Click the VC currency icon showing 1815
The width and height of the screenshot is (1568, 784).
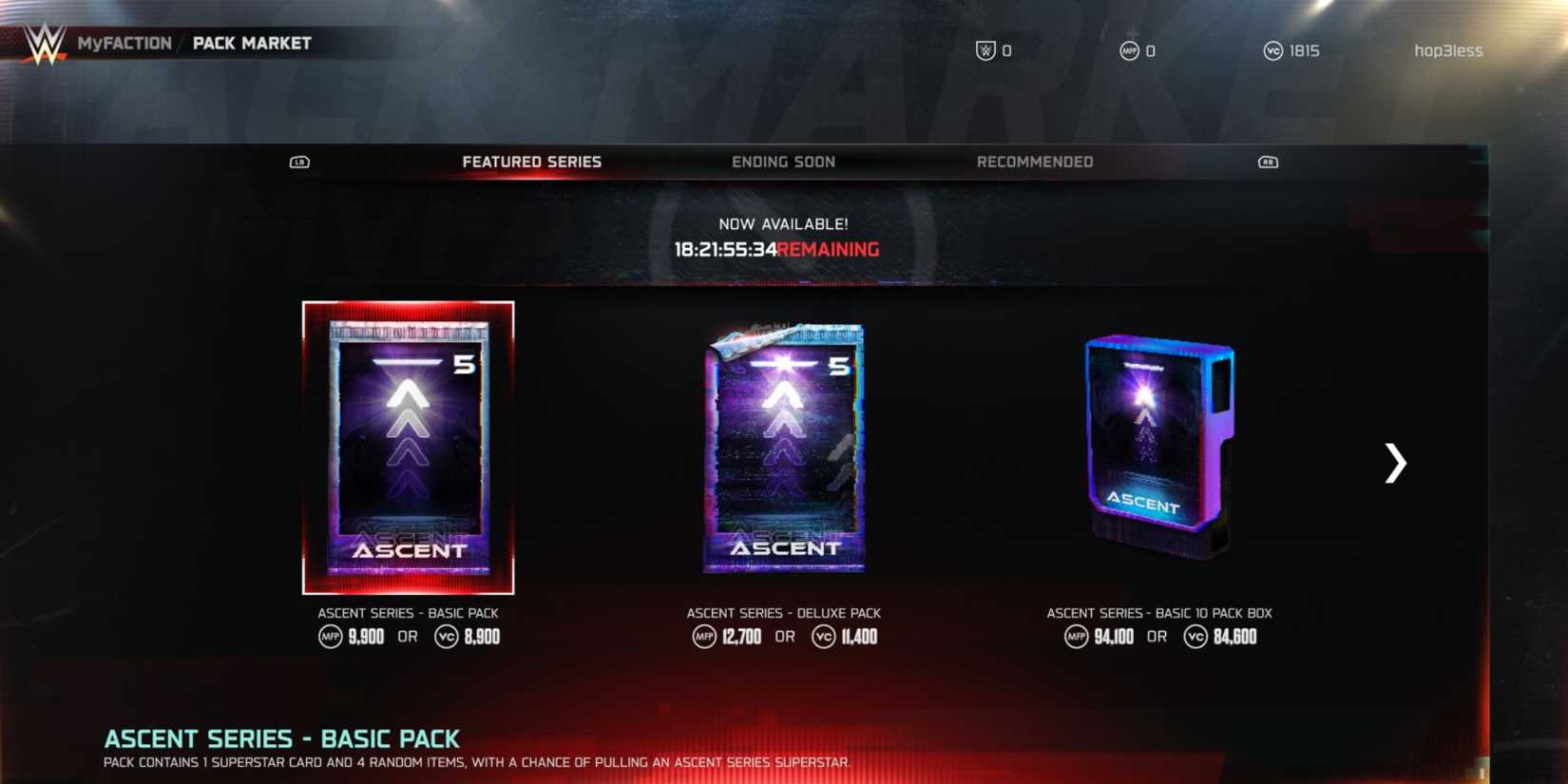pos(1272,52)
